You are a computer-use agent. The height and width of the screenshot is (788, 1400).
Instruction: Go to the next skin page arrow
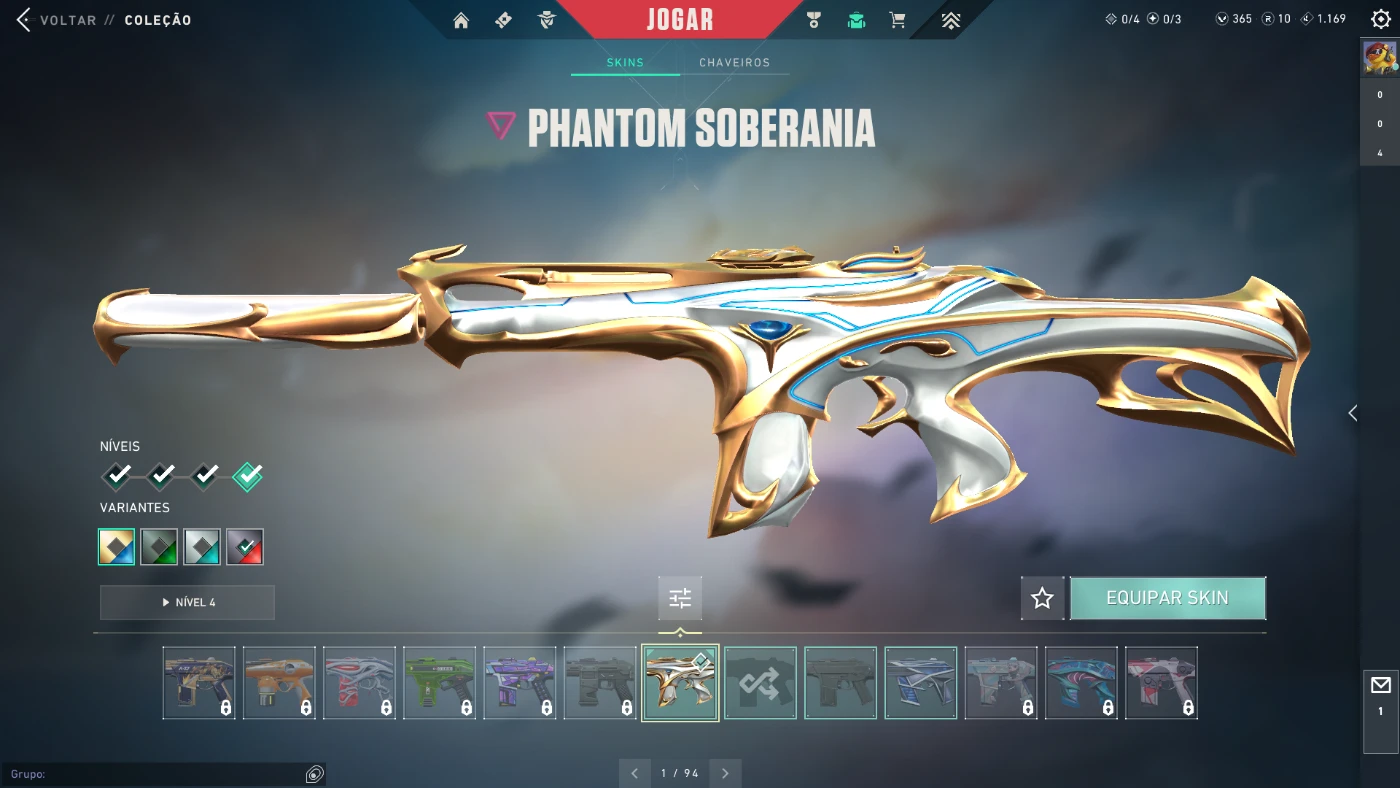[725, 773]
